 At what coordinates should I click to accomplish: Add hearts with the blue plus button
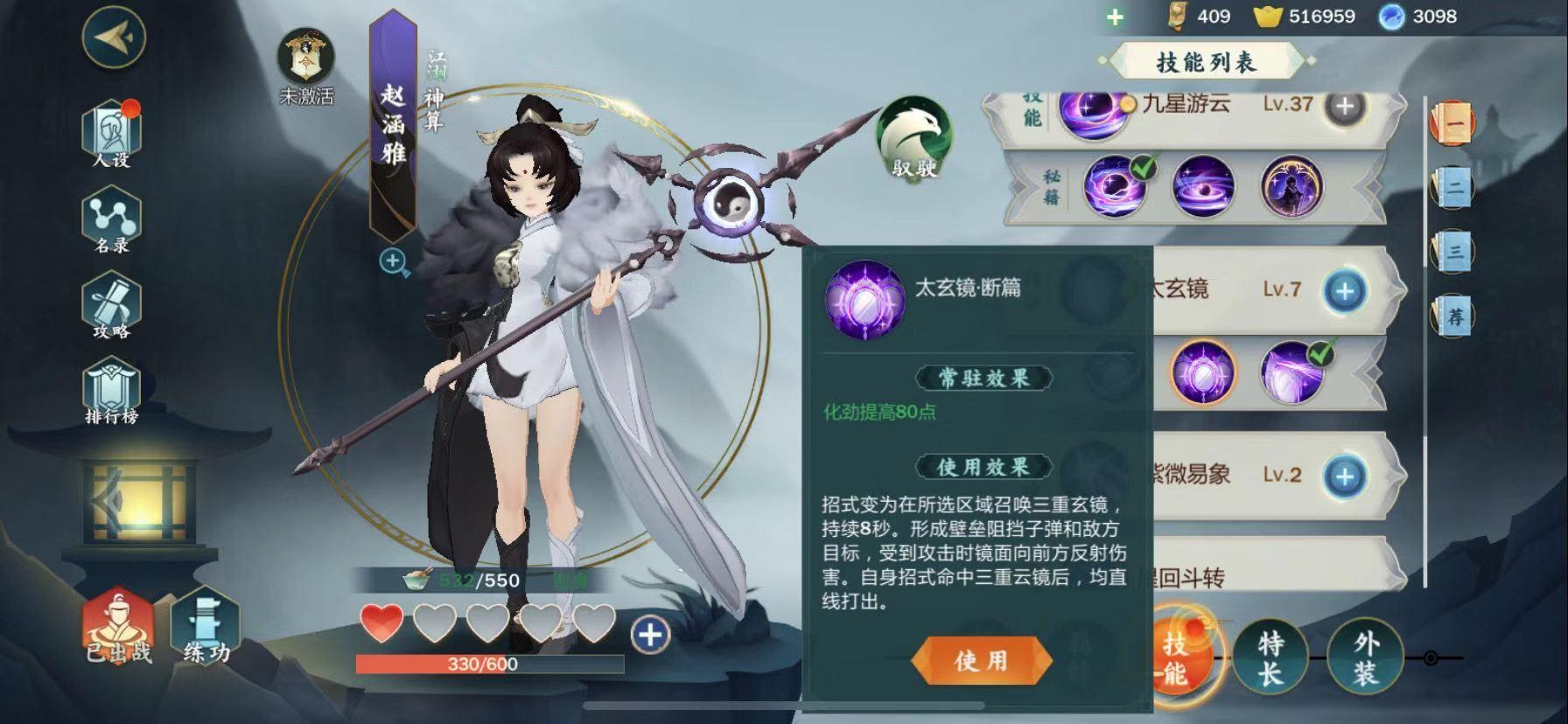point(649,635)
